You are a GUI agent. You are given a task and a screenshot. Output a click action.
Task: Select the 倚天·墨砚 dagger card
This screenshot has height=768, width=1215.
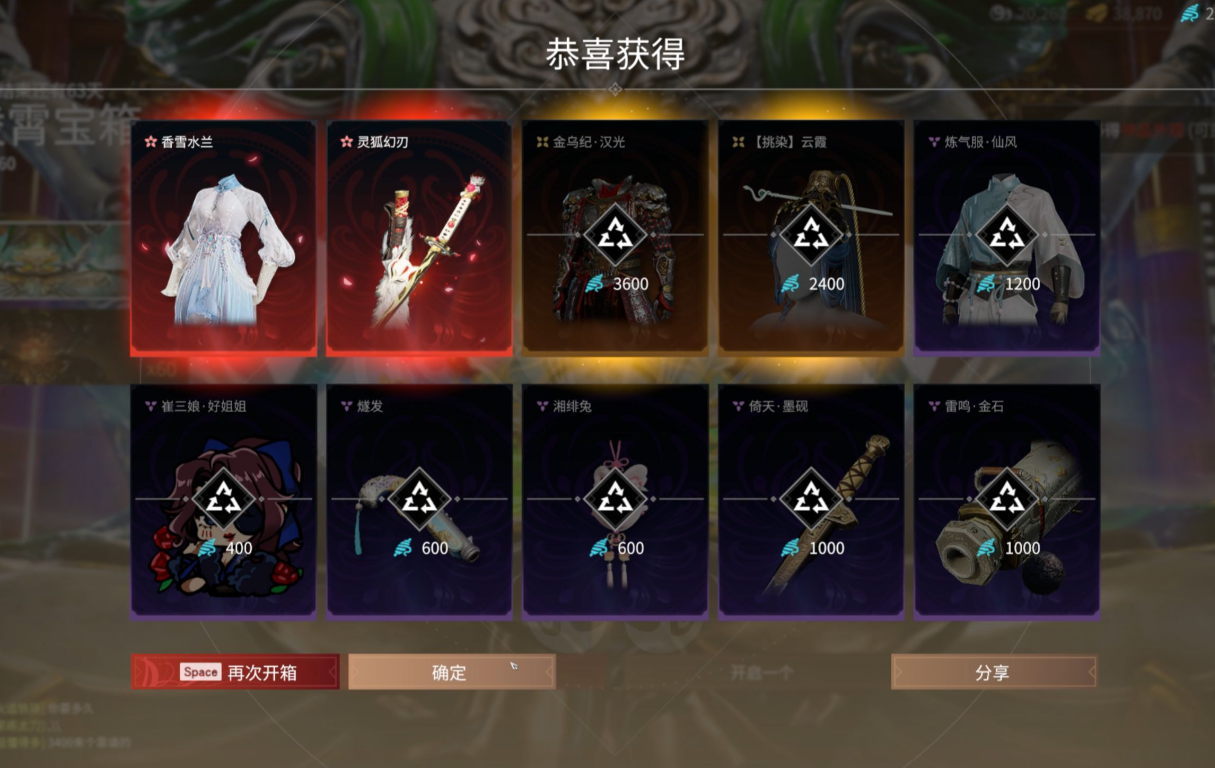point(811,502)
